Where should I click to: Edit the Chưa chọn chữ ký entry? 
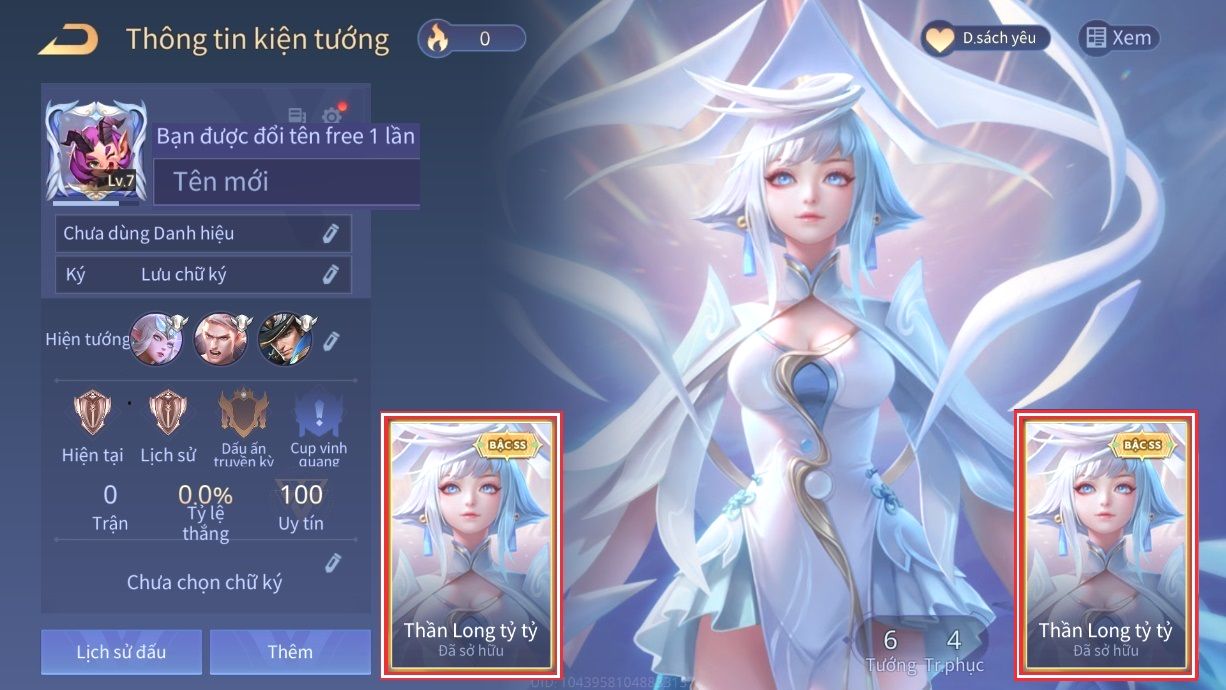[334, 564]
